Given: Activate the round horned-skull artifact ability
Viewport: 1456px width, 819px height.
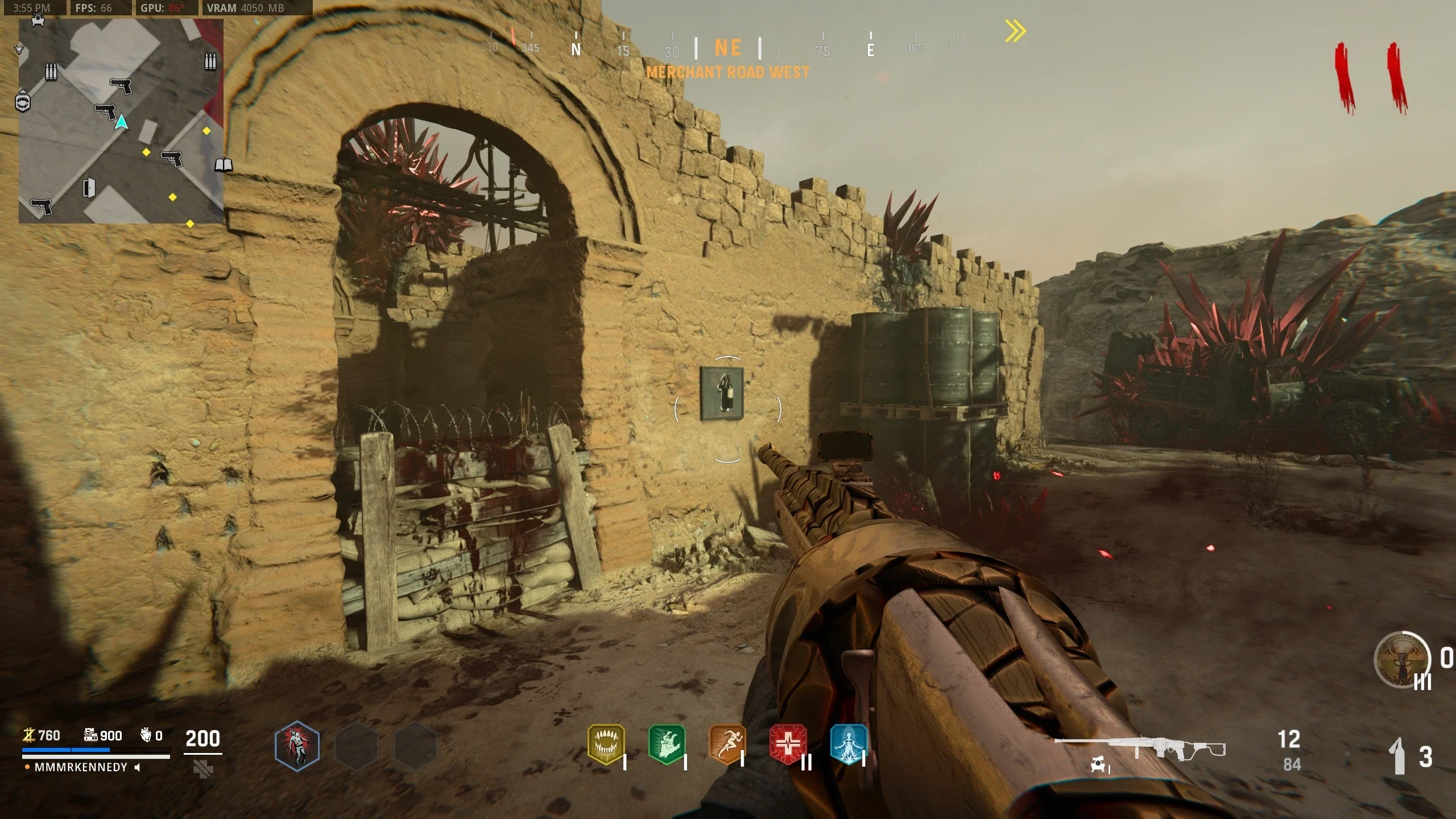Looking at the screenshot, I should [1401, 660].
